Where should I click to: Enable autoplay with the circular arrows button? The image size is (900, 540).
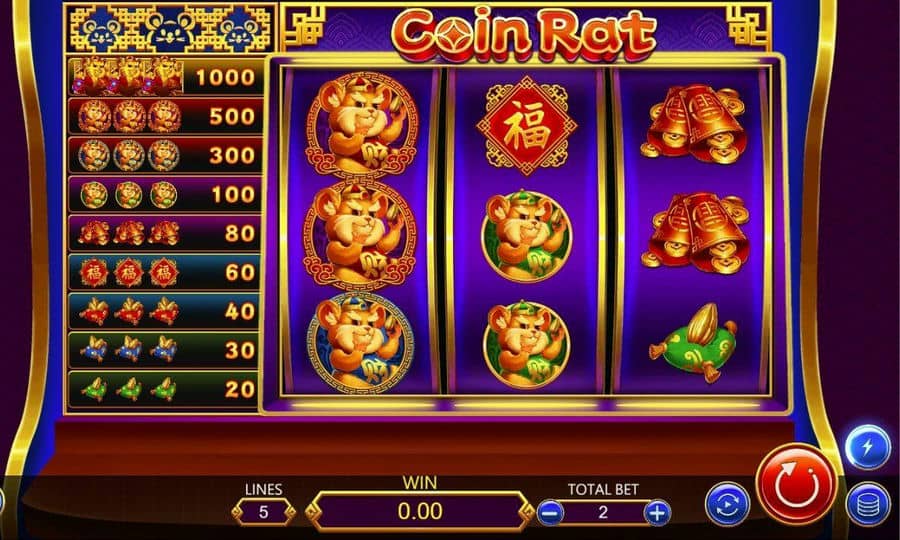tap(727, 503)
